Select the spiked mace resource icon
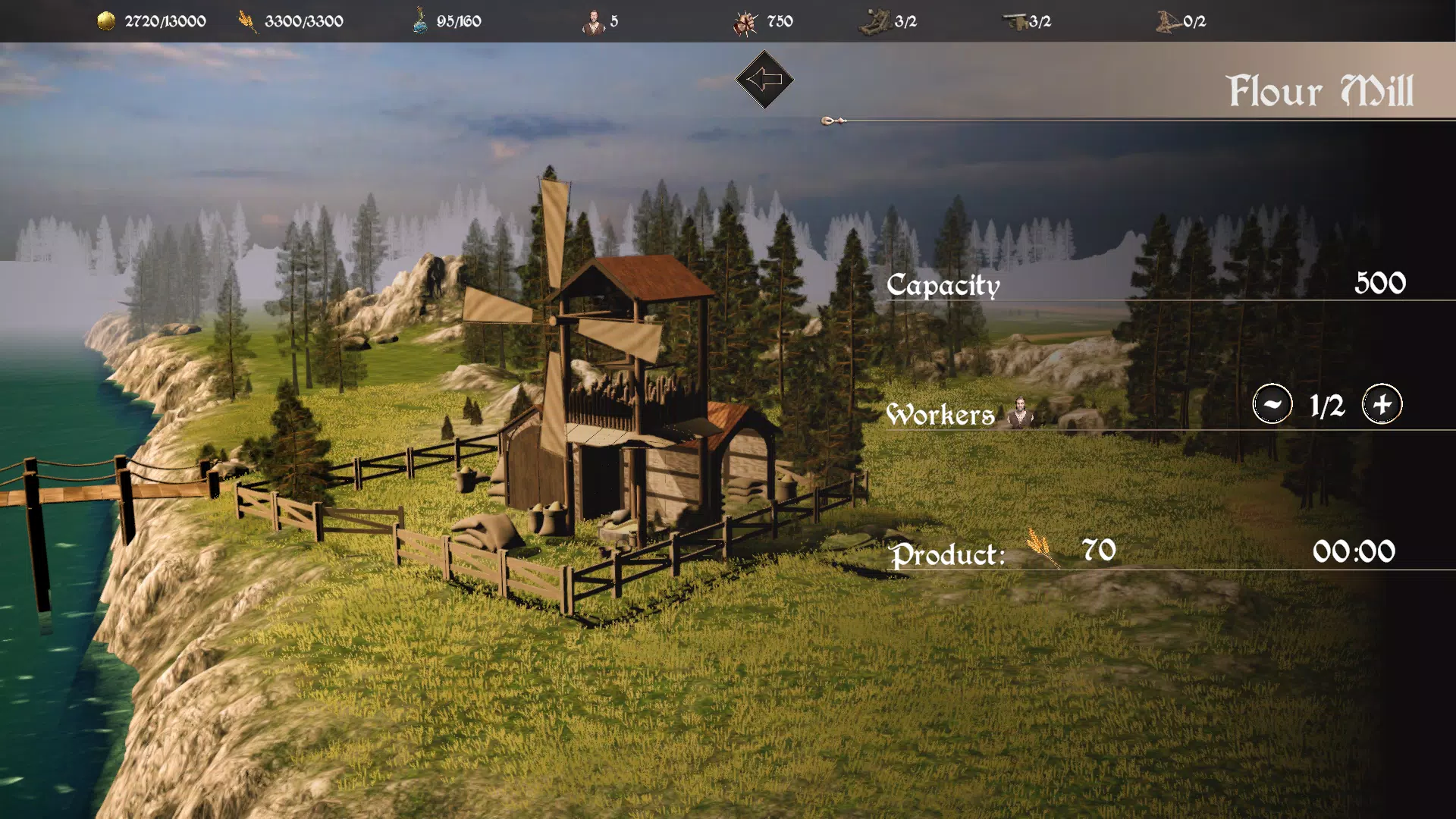Screen dimensions: 1456x819 745,20
